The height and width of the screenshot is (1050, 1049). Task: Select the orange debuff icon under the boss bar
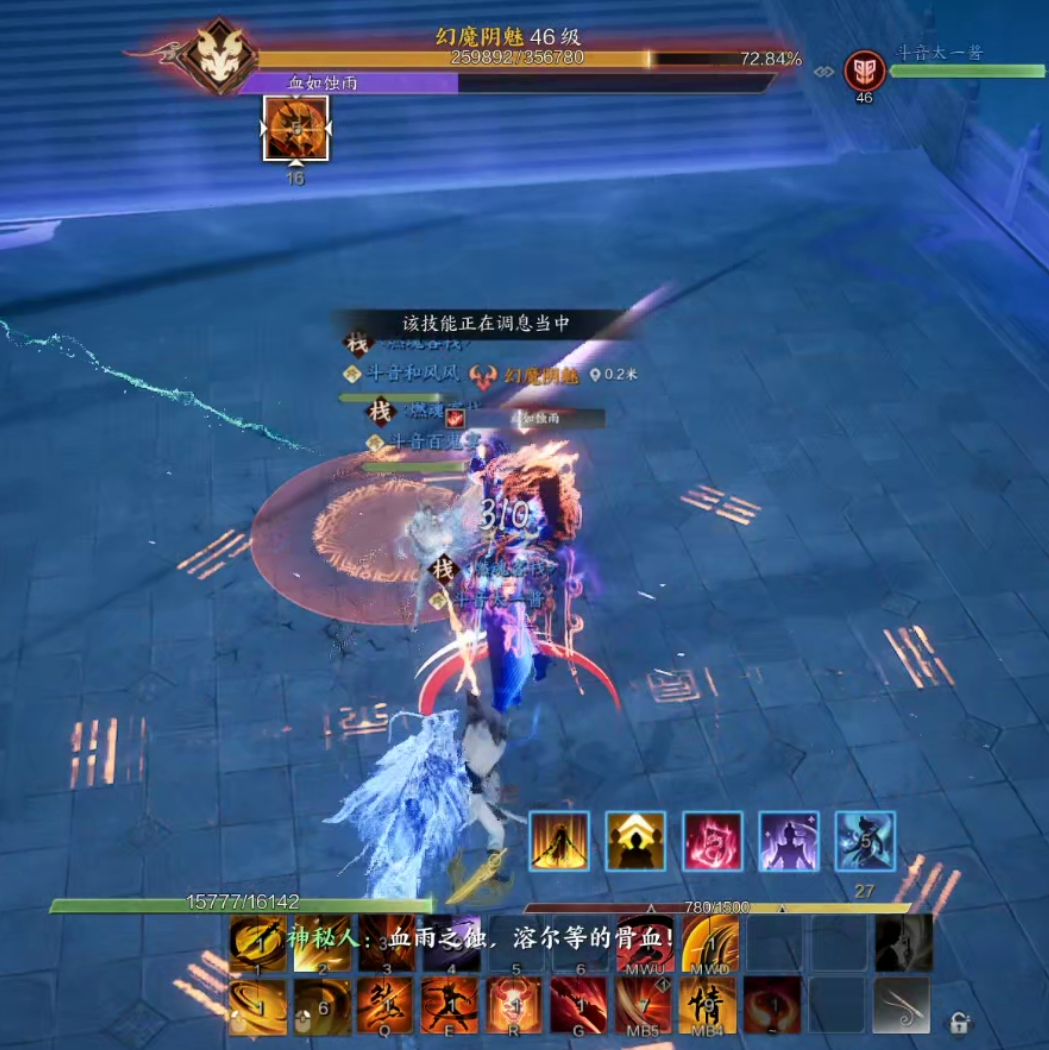pyautogui.click(x=295, y=128)
